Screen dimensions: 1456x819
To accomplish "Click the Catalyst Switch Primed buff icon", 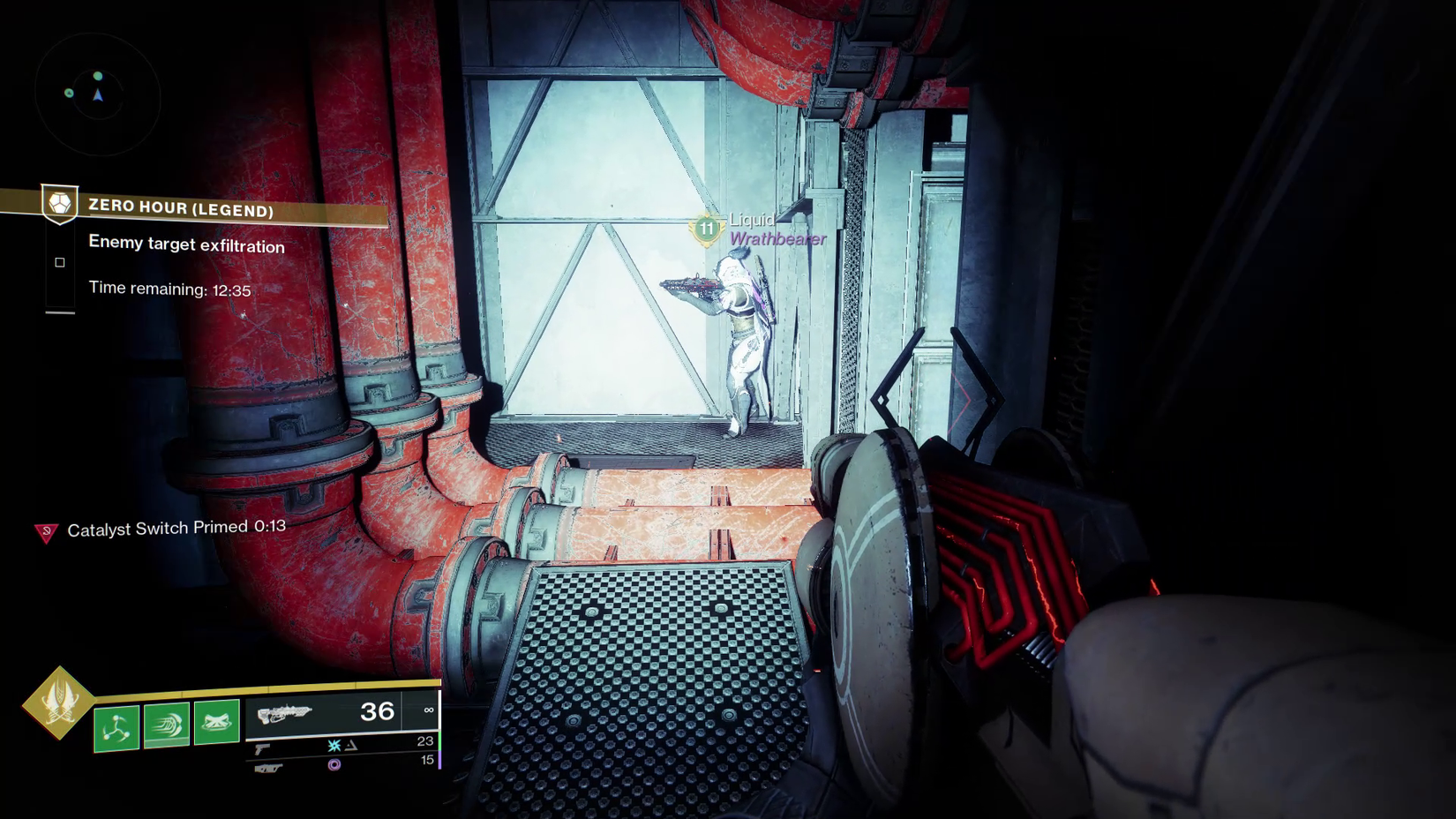I will click(46, 531).
